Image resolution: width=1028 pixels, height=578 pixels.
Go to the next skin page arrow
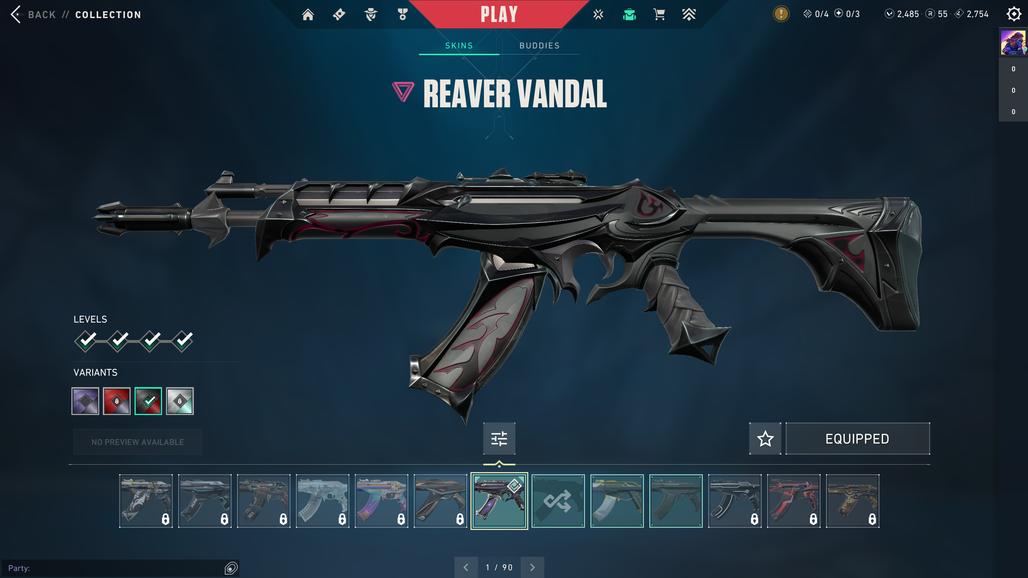[532, 567]
